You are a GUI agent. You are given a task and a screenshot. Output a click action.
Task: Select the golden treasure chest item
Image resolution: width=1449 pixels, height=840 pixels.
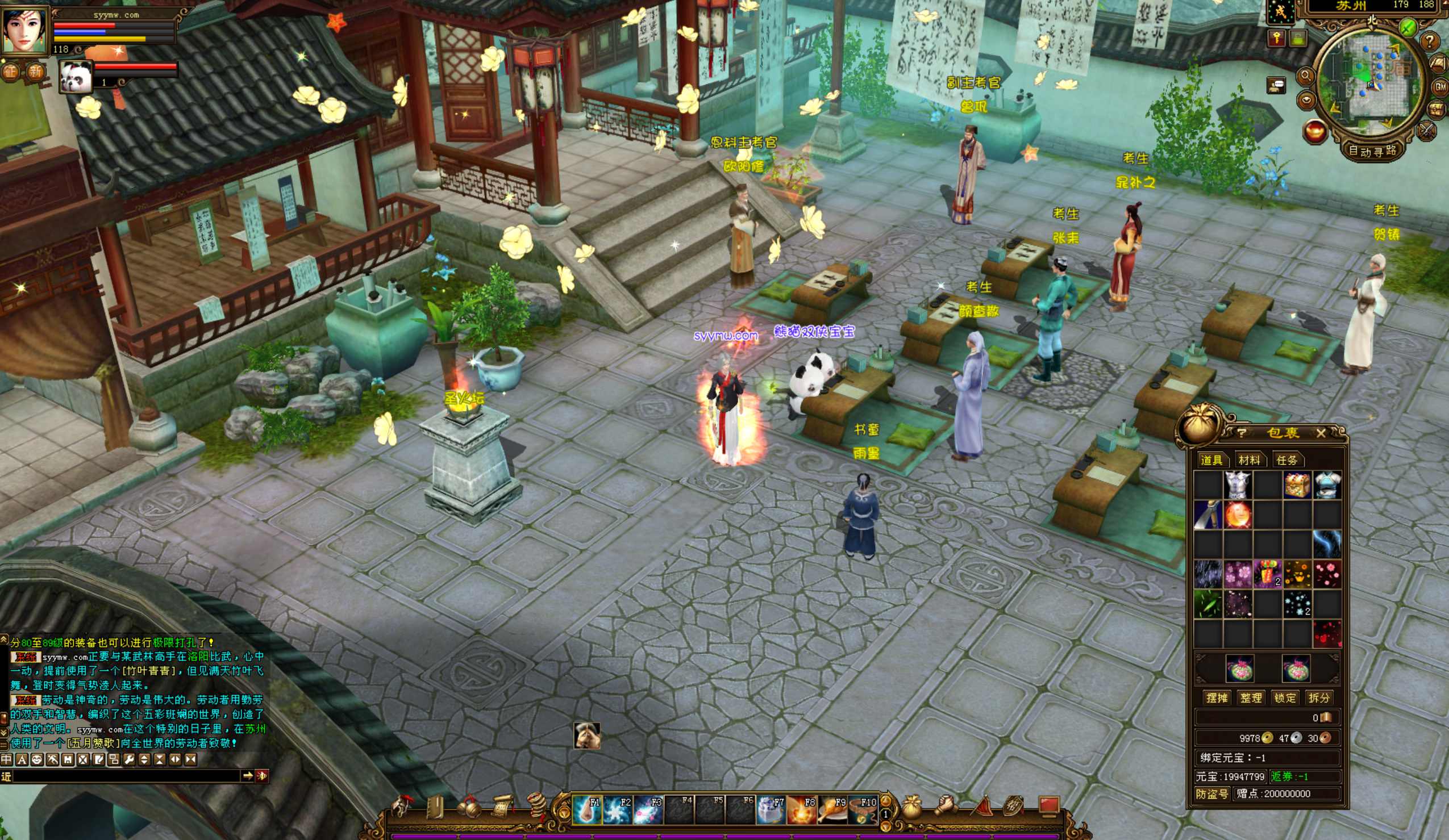point(1297,485)
